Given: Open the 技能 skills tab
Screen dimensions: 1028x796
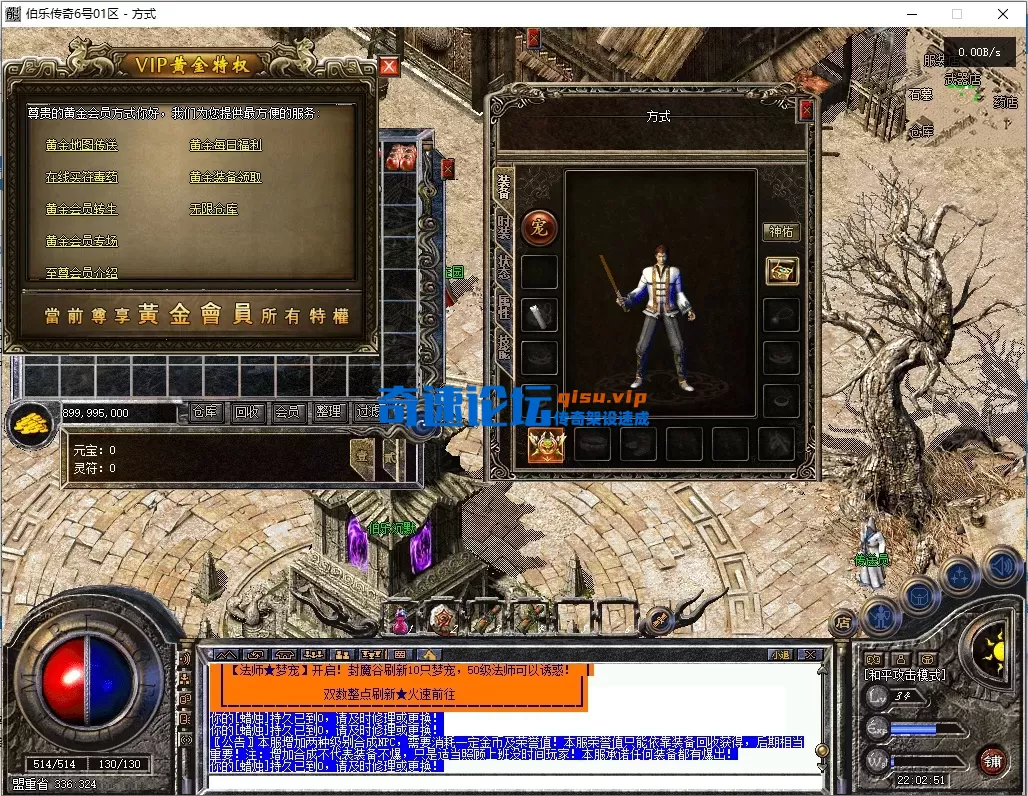Looking at the screenshot, I should tap(505, 347).
